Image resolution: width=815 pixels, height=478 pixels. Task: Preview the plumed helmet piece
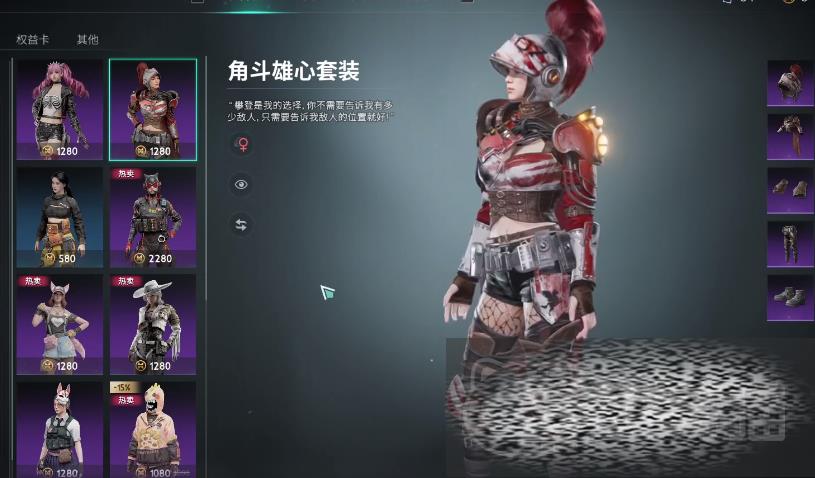[x=790, y=83]
